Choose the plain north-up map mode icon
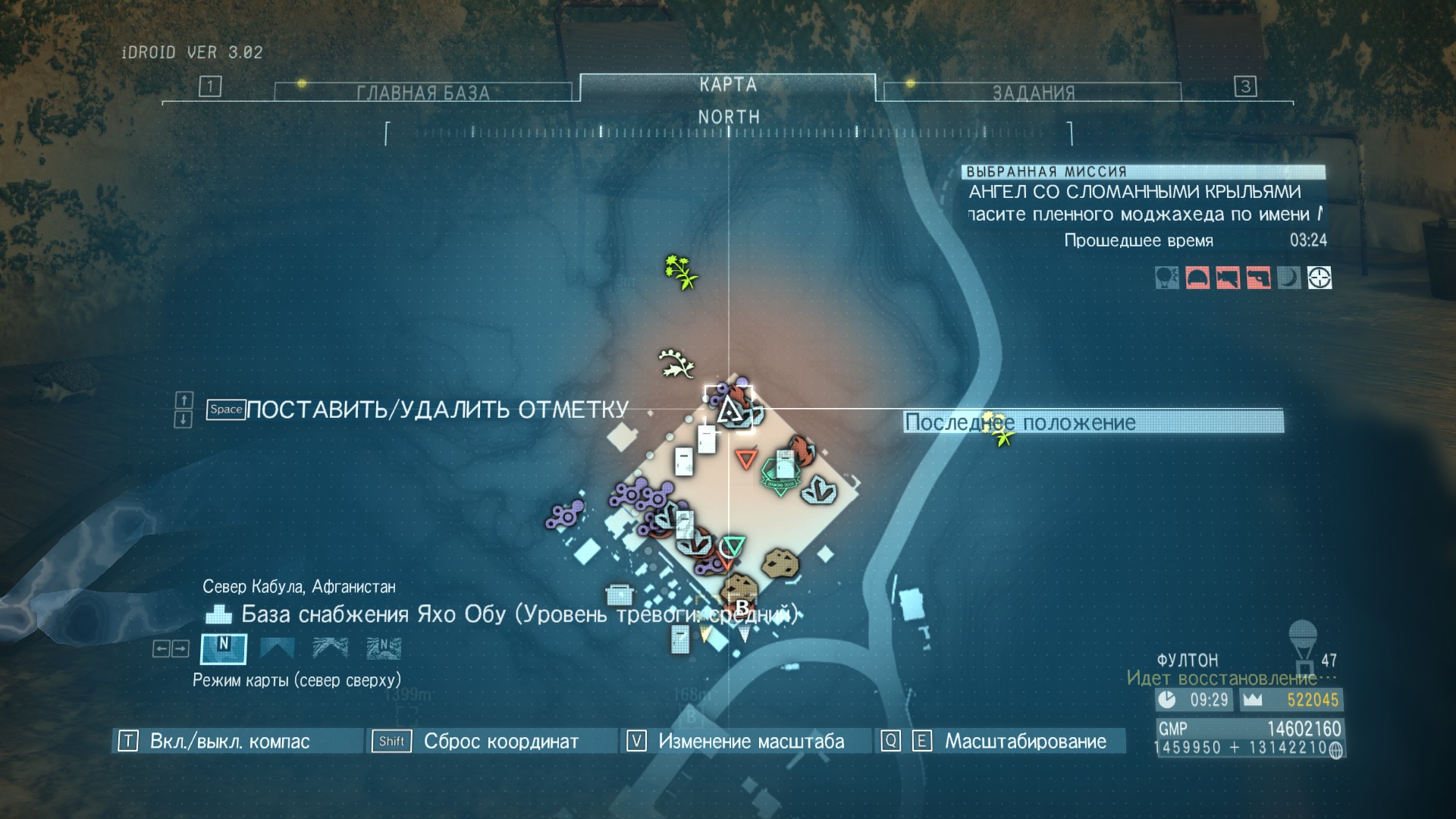1456x819 pixels. [x=223, y=648]
